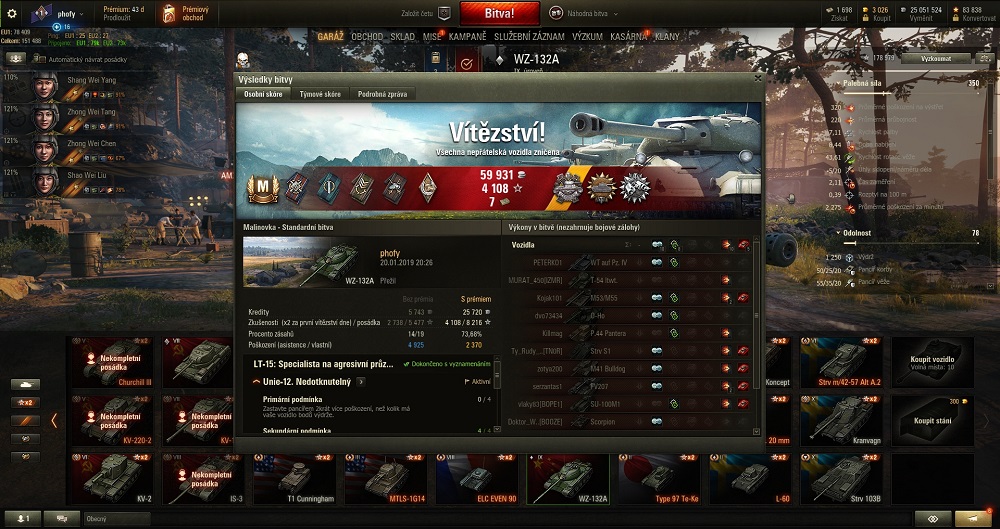Screen dimensions: 1000x529
Task: Open the KLANY clans menu
Action: 667,36
